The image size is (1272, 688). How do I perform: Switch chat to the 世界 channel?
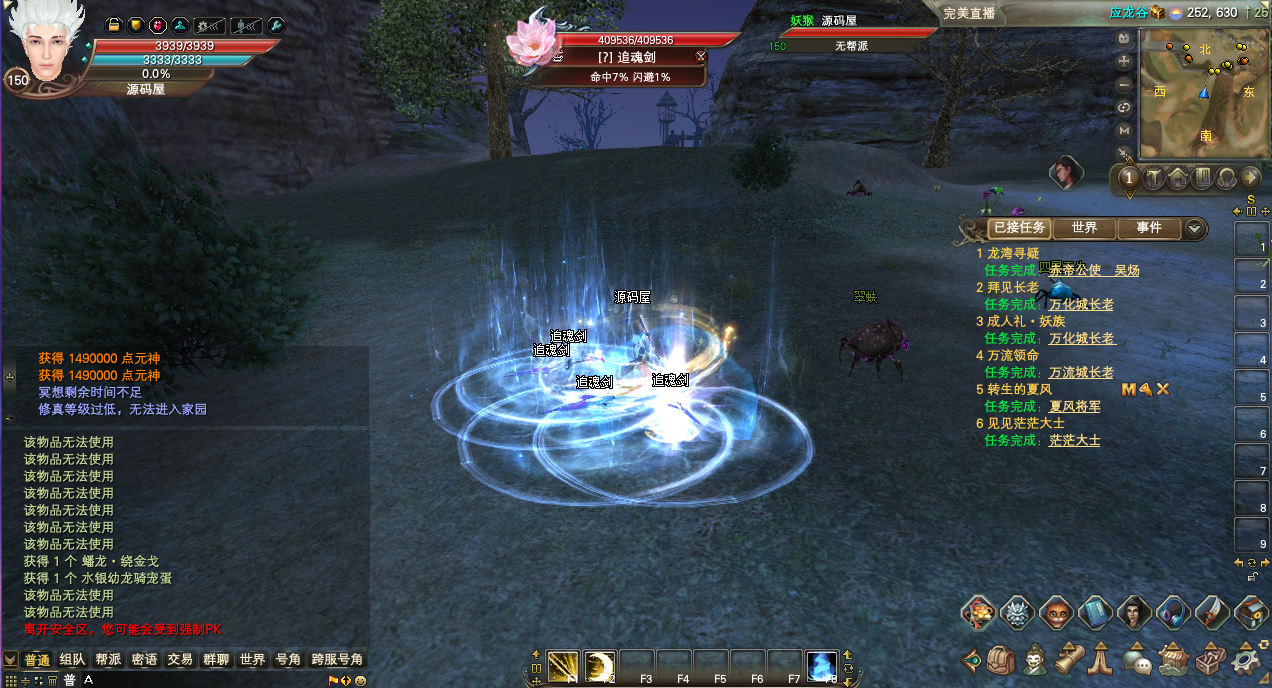point(252,660)
